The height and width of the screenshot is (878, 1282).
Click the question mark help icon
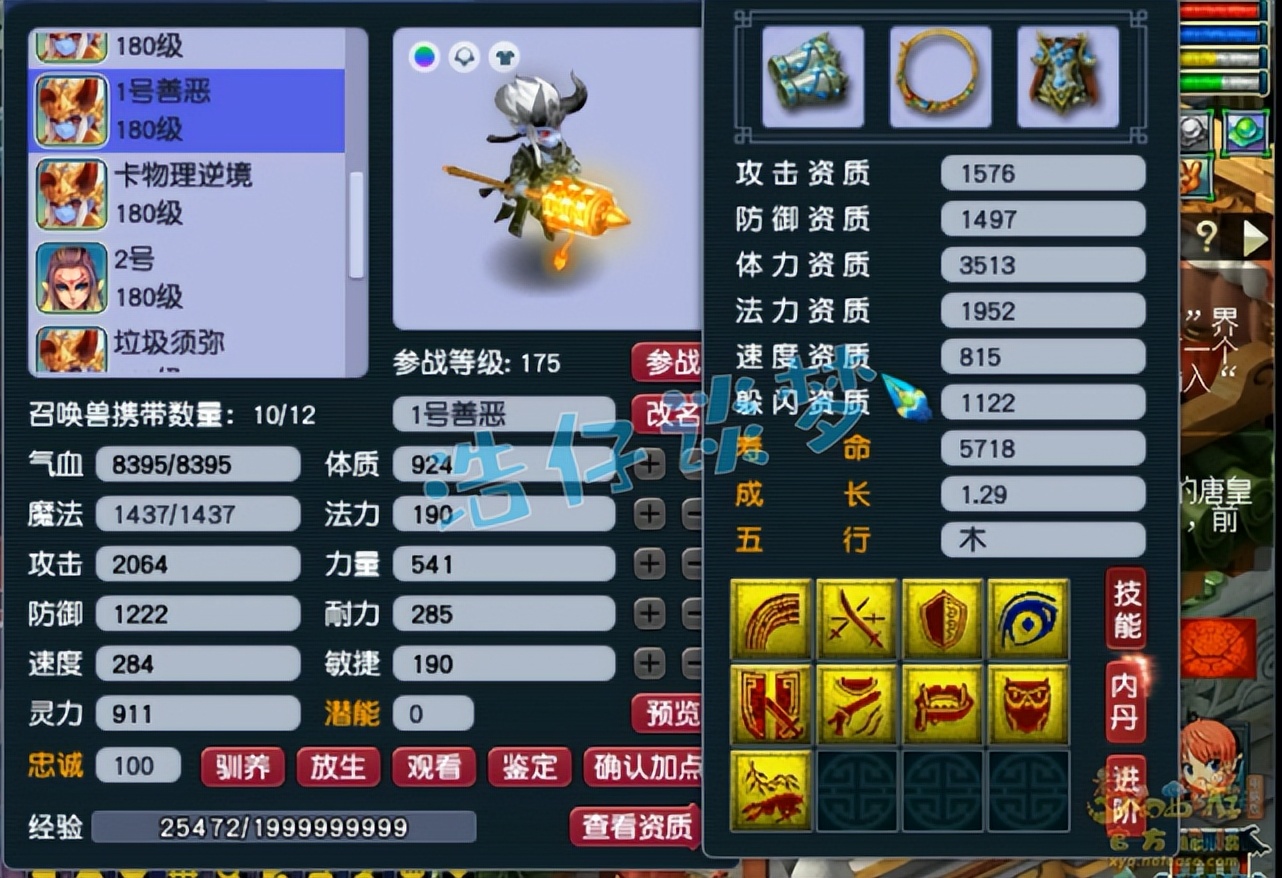(x=1206, y=234)
